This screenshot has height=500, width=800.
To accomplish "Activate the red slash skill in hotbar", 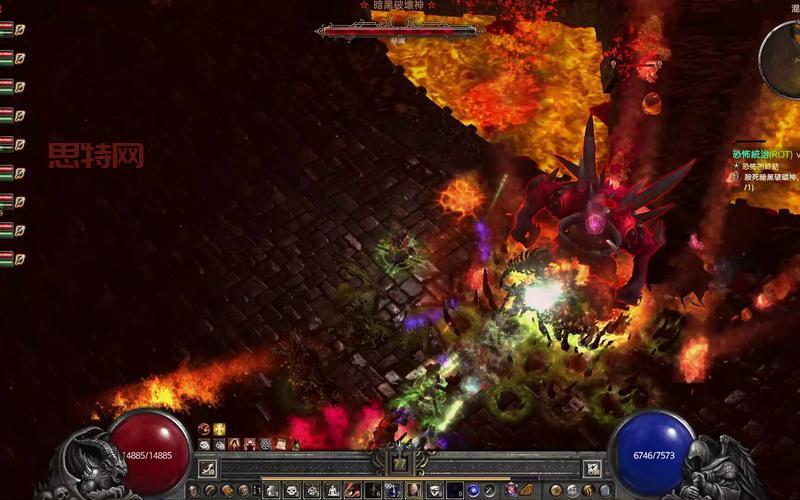I will [352, 490].
